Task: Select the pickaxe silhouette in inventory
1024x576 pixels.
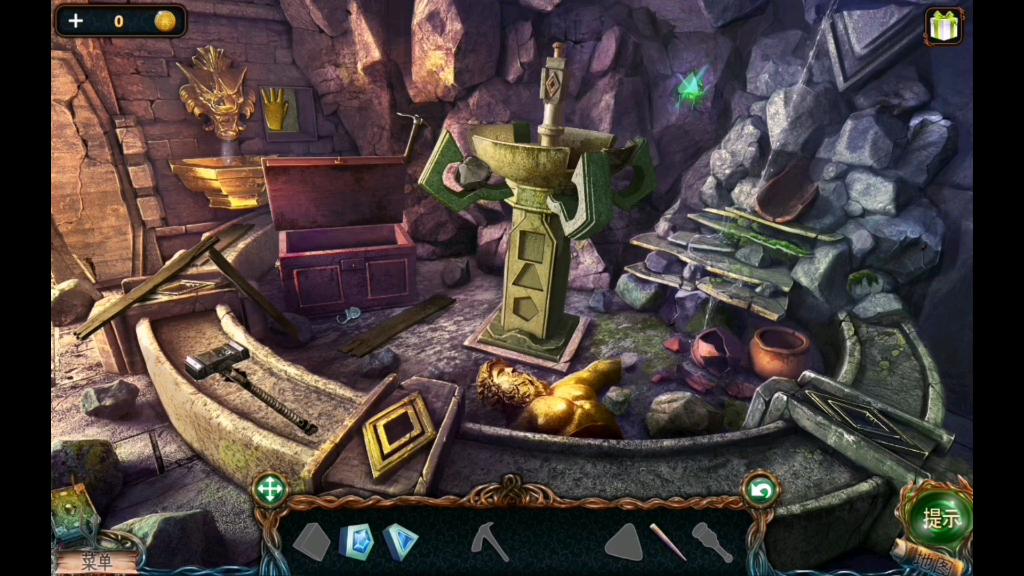Action: [490, 541]
